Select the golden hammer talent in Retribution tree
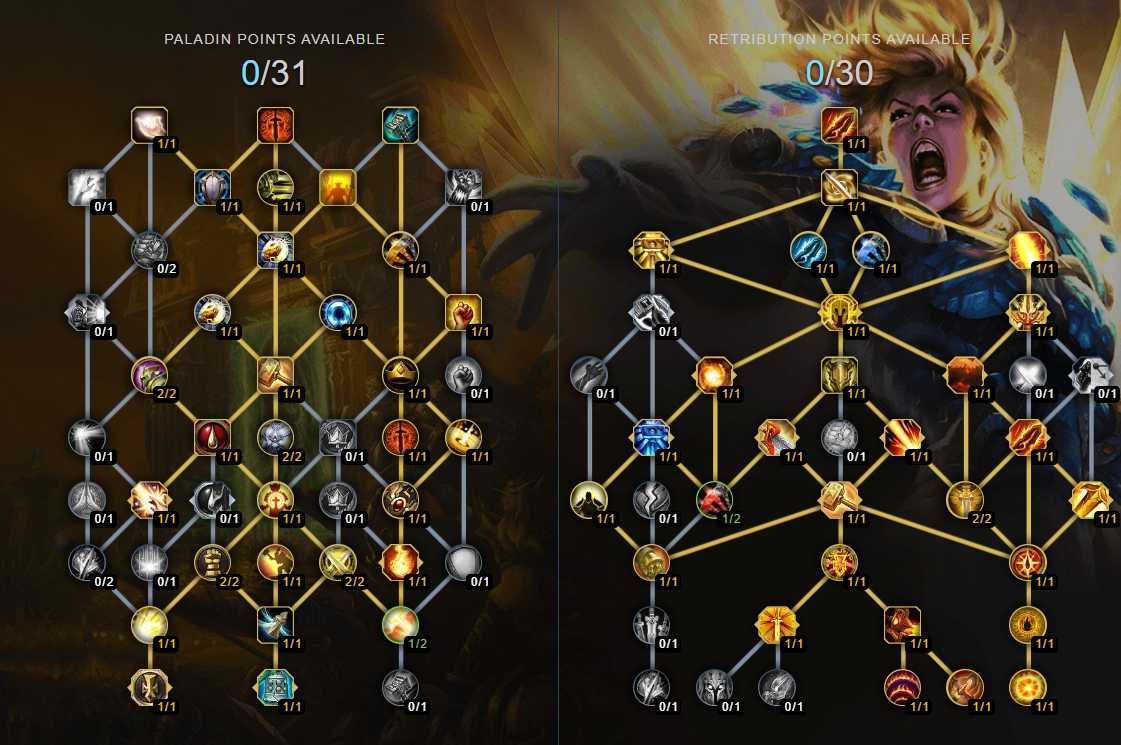Image resolution: width=1121 pixels, height=745 pixels. (x=839, y=499)
